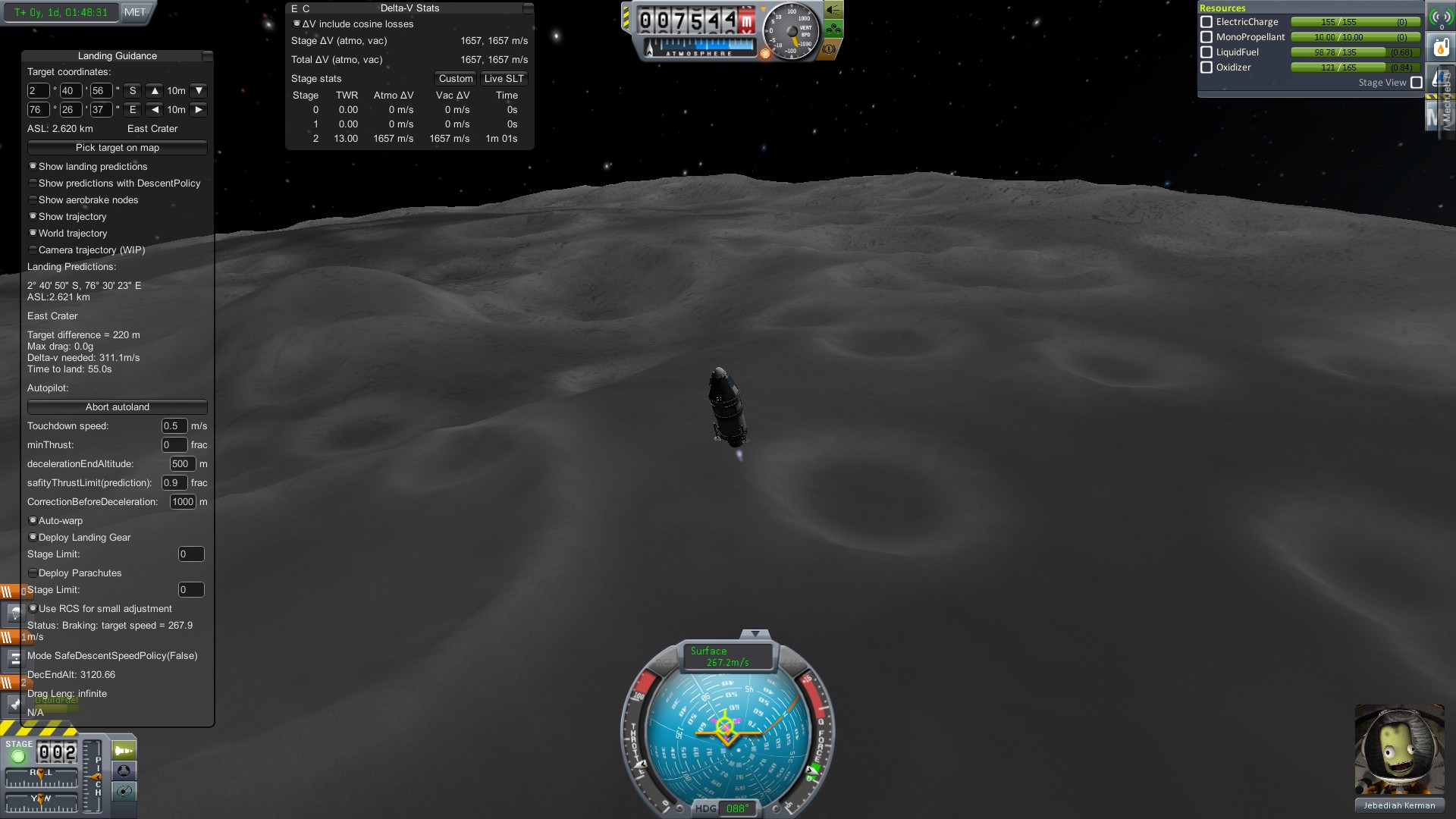1456x819 pixels.
Task: Click the MET mission time toggle
Action: pyautogui.click(x=135, y=12)
